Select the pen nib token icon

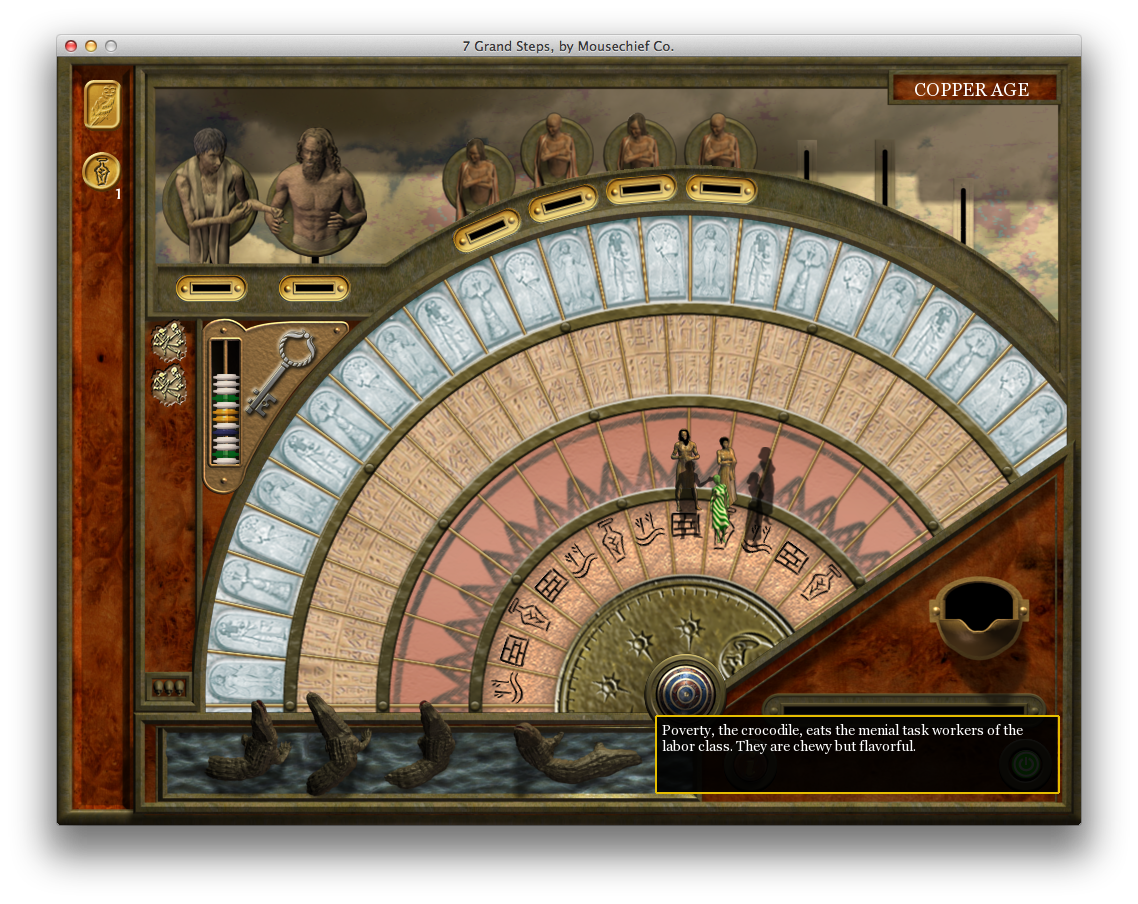pos(100,170)
